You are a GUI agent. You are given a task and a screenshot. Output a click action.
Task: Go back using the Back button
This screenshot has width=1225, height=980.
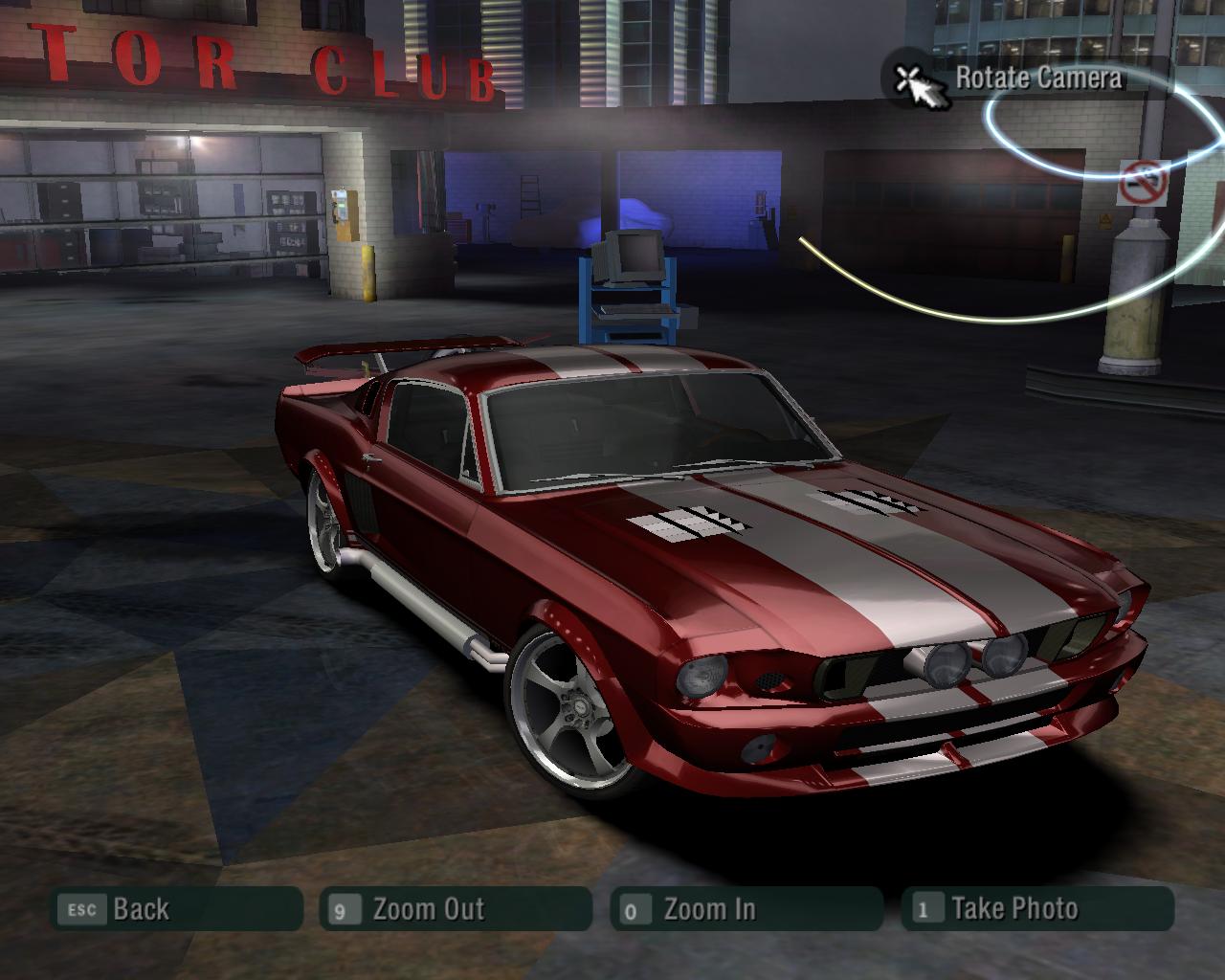176,909
